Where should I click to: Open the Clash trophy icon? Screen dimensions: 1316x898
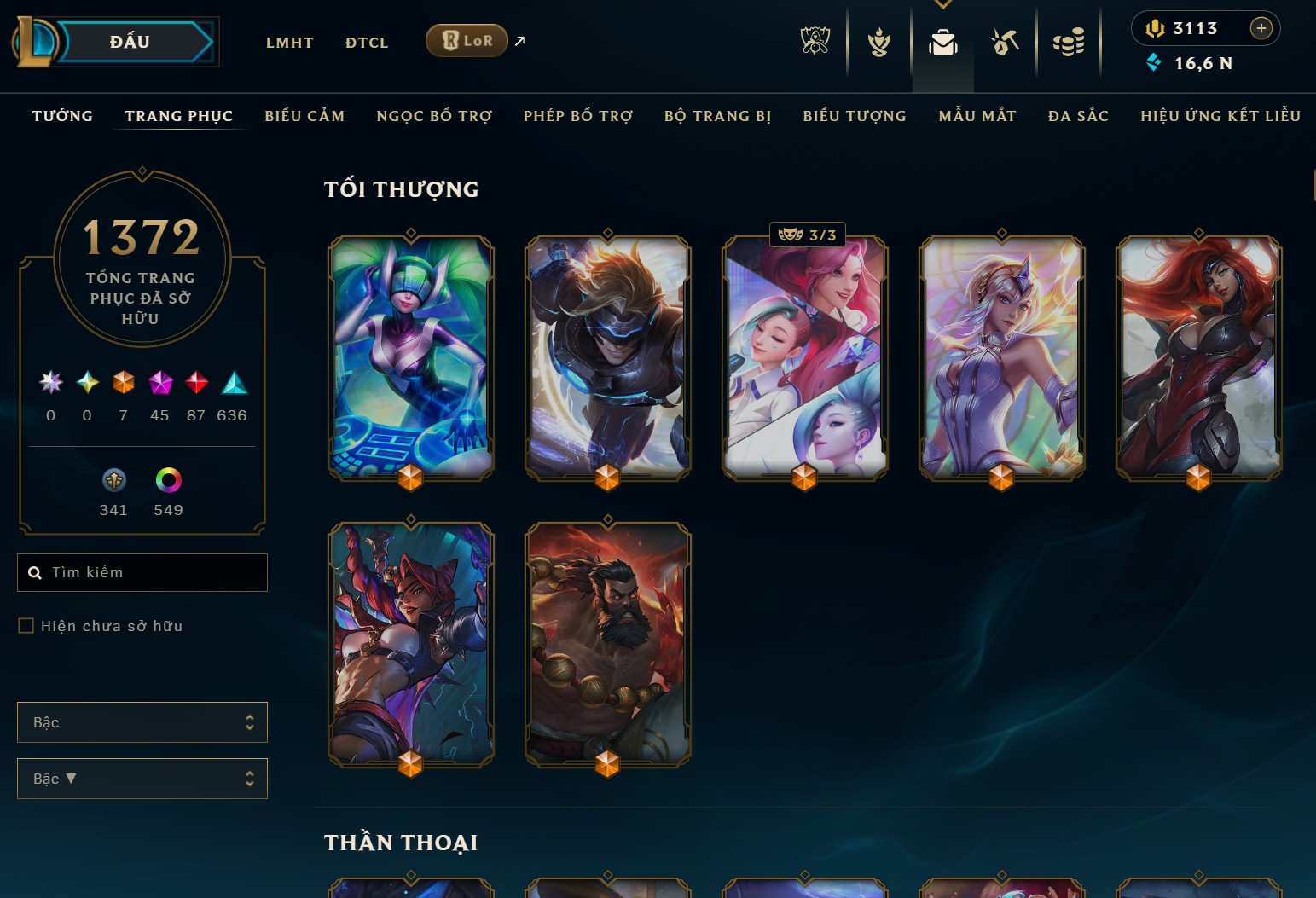pos(878,42)
